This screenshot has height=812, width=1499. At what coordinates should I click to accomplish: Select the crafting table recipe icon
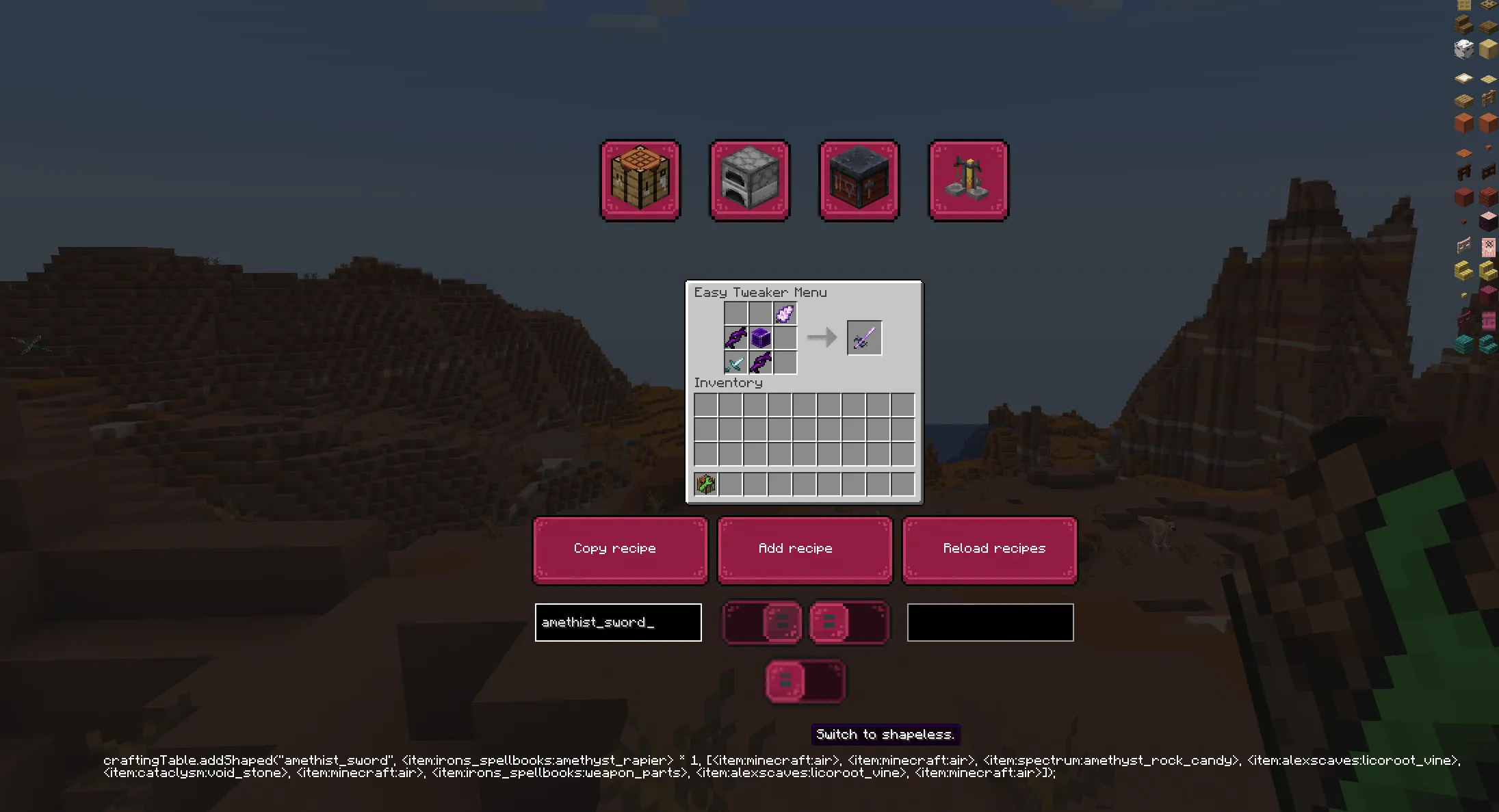[640, 179]
